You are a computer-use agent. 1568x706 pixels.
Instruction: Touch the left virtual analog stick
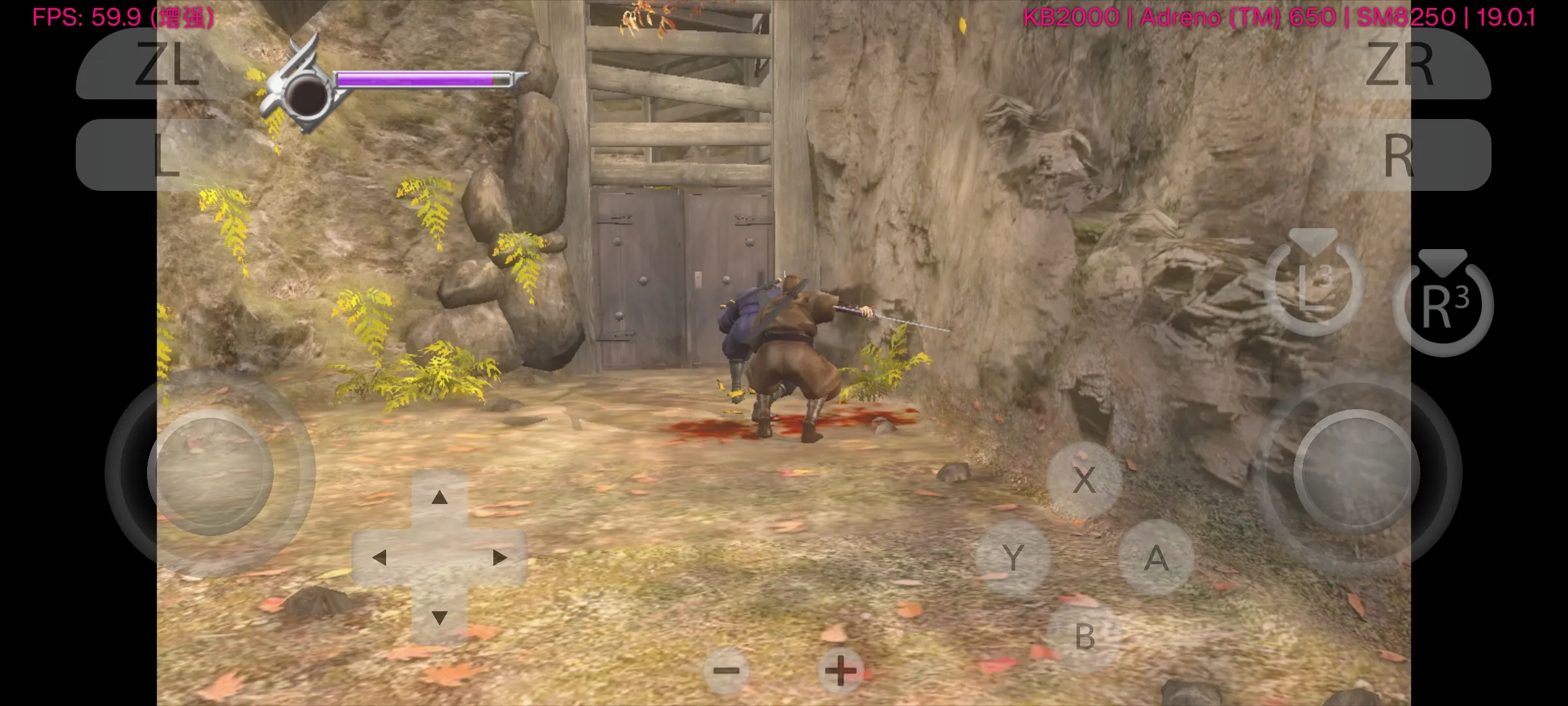click(210, 473)
